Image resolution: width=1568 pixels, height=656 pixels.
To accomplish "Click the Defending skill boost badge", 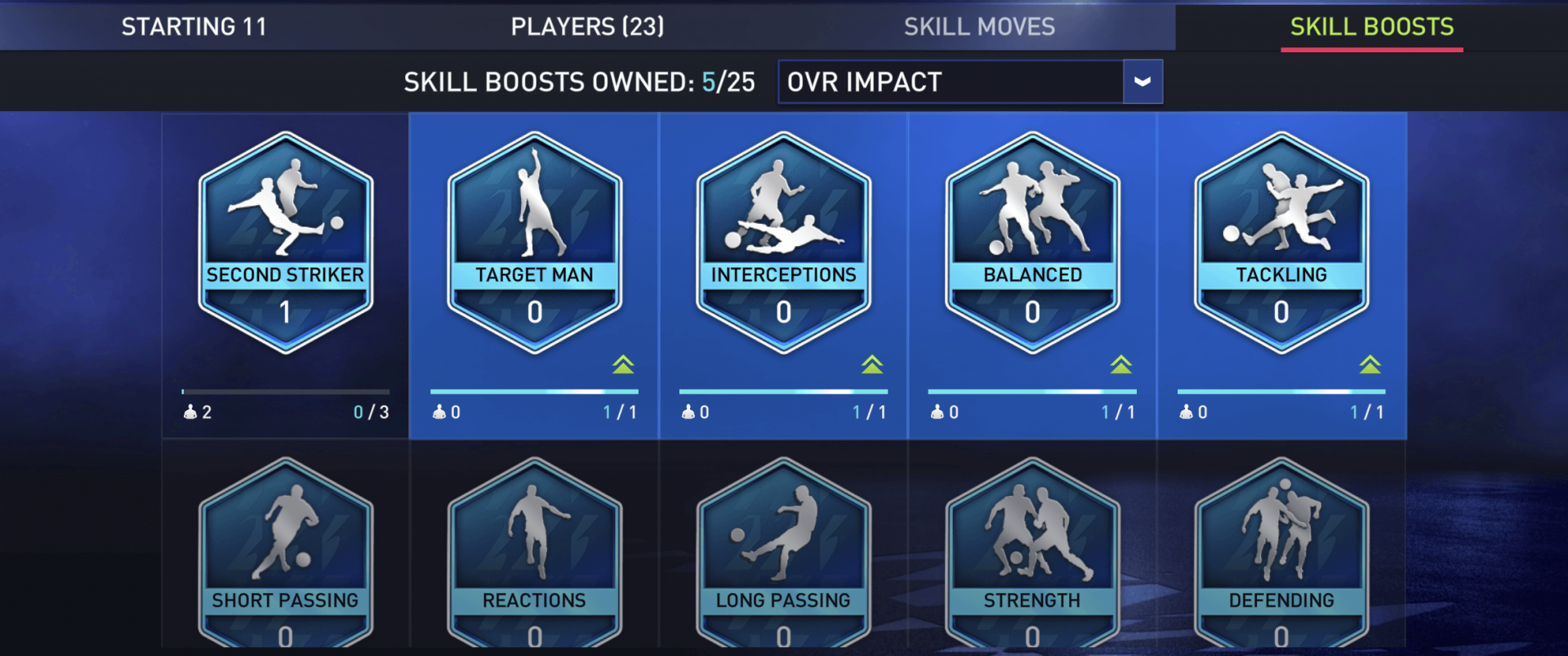I will [x=1281, y=556].
